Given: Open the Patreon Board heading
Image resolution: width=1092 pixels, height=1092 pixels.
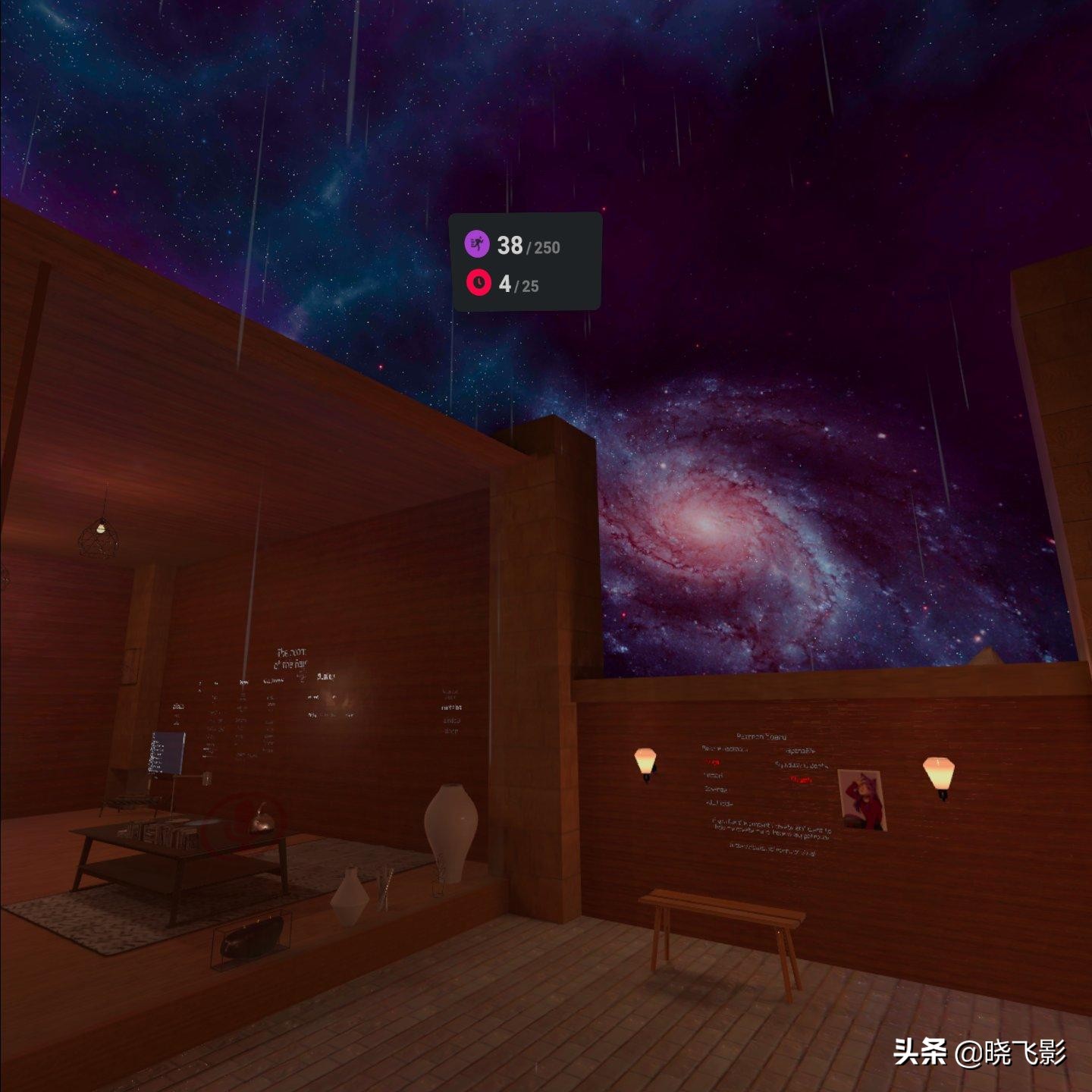Looking at the screenshot, I should click(761, 737).
